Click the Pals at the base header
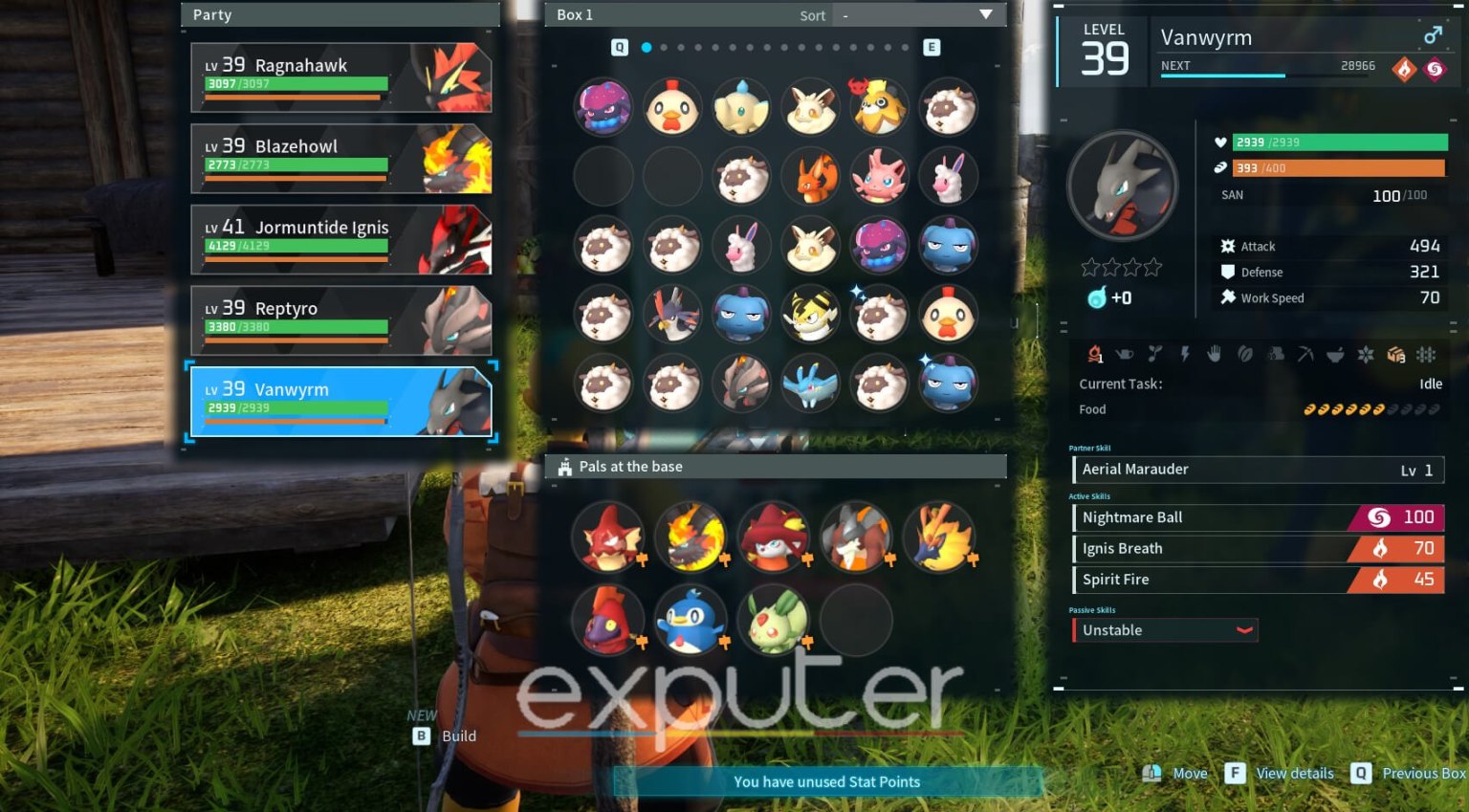Viewport: 1469px width, 812px height. [631, 467]
